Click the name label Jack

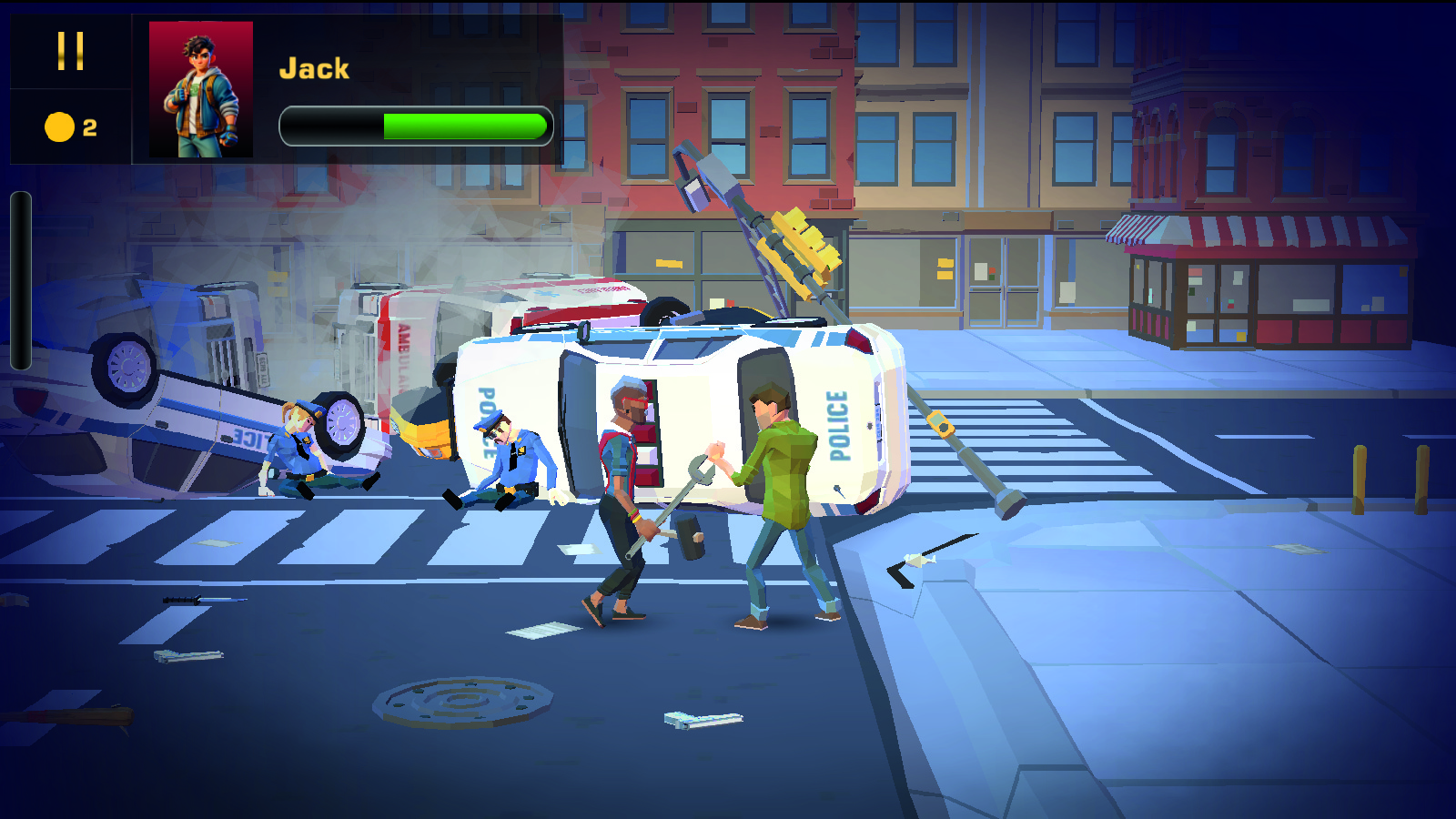[x=315, y=66]
